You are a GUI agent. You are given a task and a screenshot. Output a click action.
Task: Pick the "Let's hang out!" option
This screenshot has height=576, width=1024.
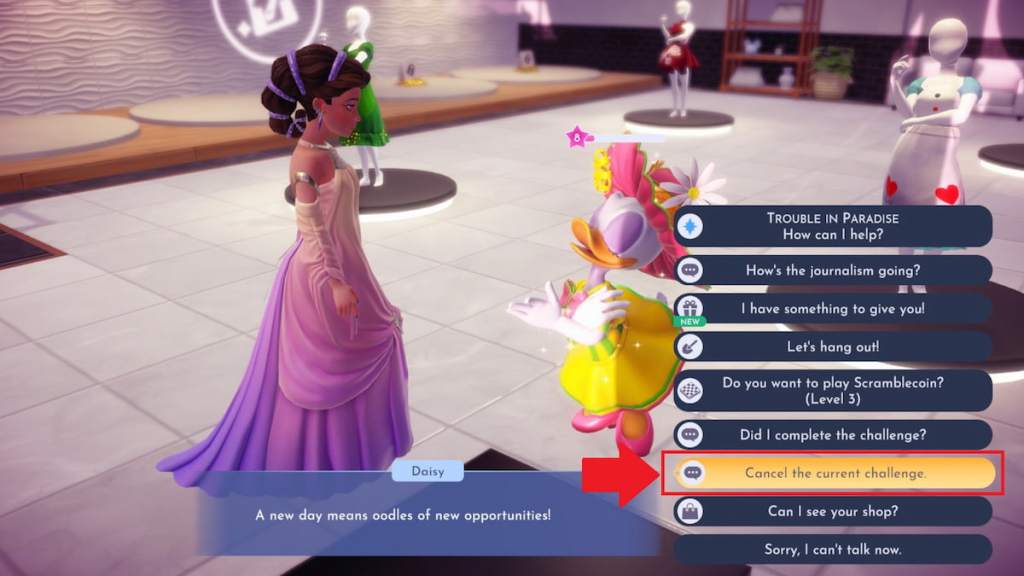[x=832, y=346]
